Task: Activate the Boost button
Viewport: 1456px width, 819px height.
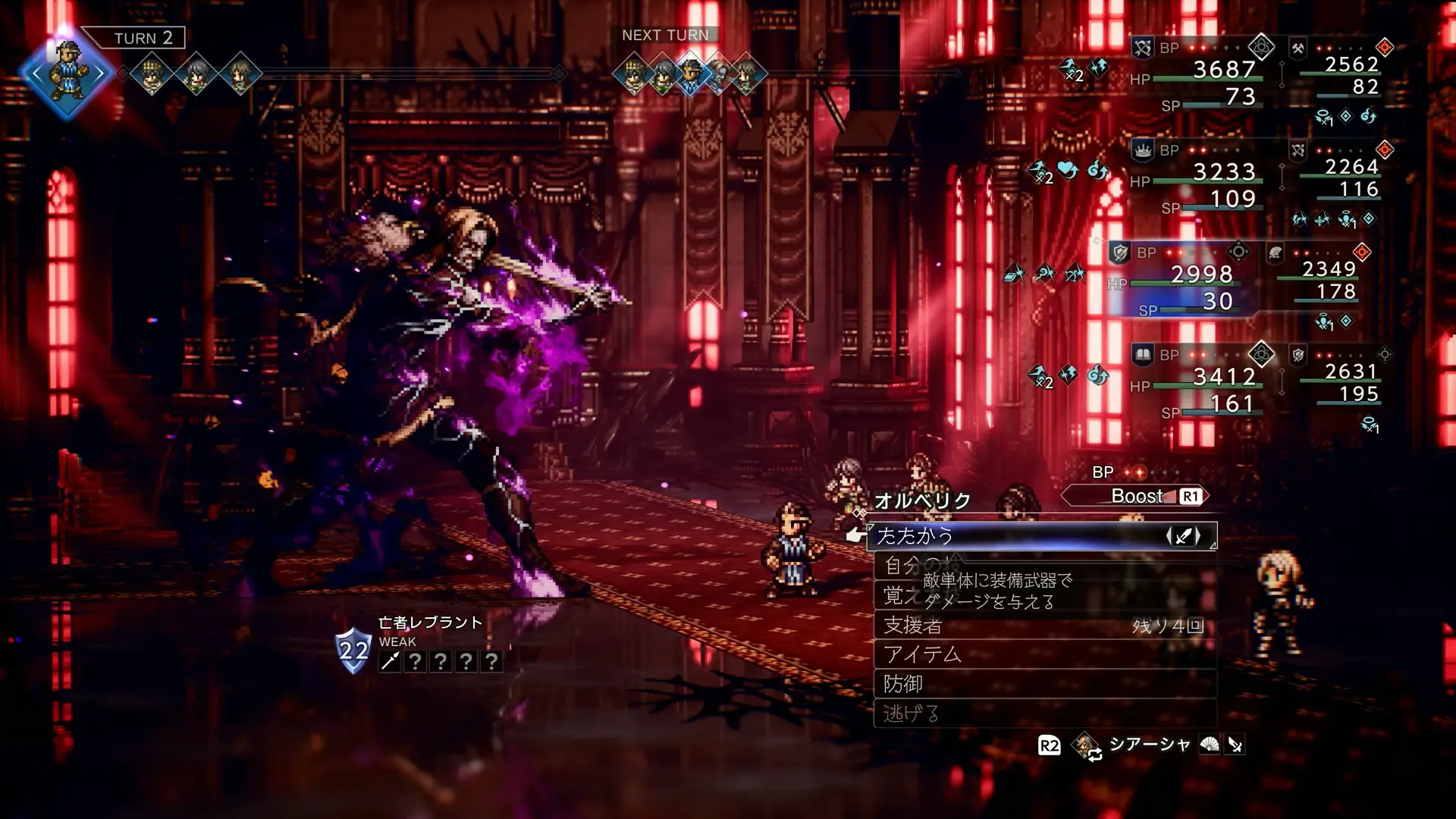Action: point(1136,496)
